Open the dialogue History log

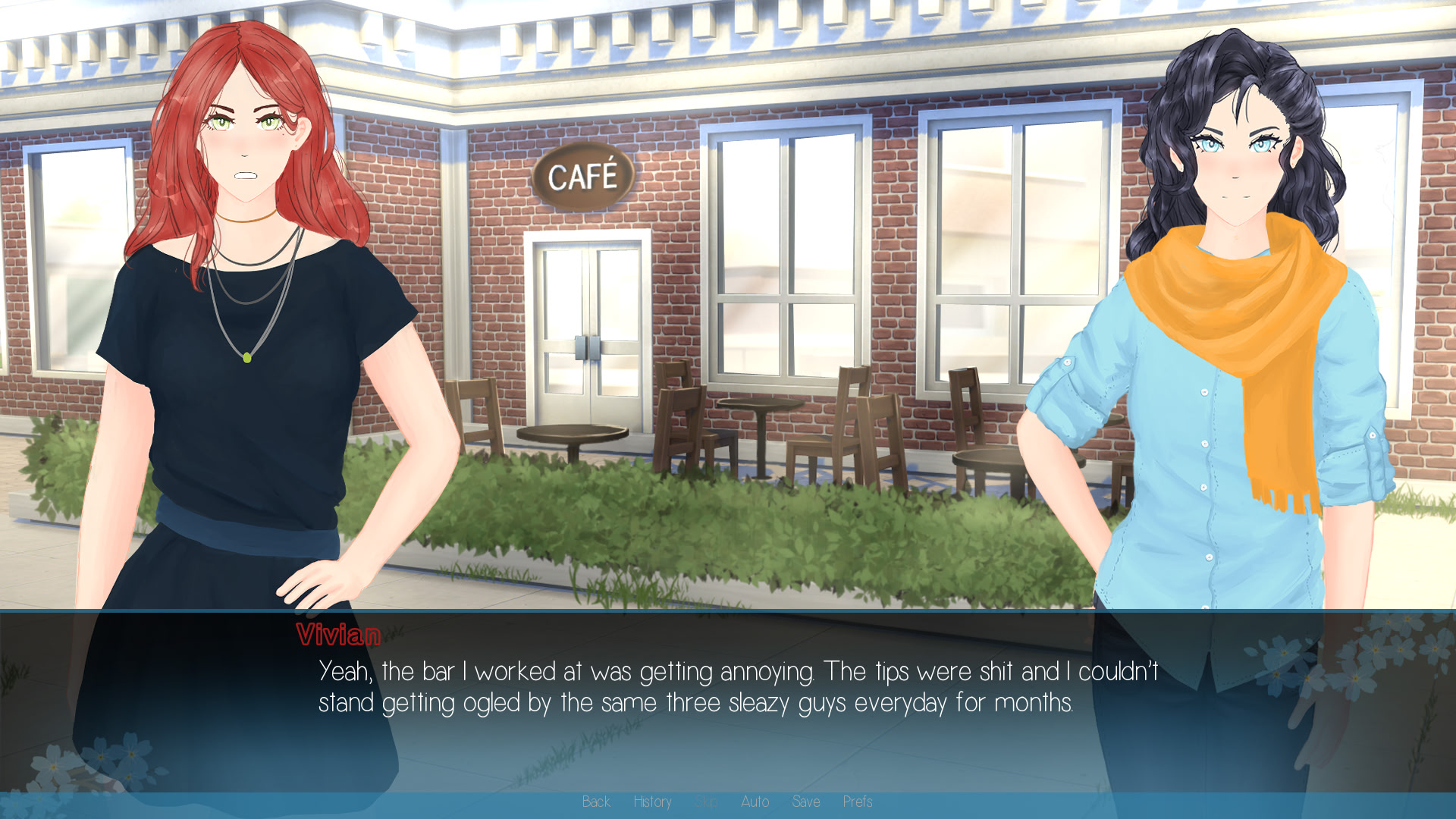[652, 802]
